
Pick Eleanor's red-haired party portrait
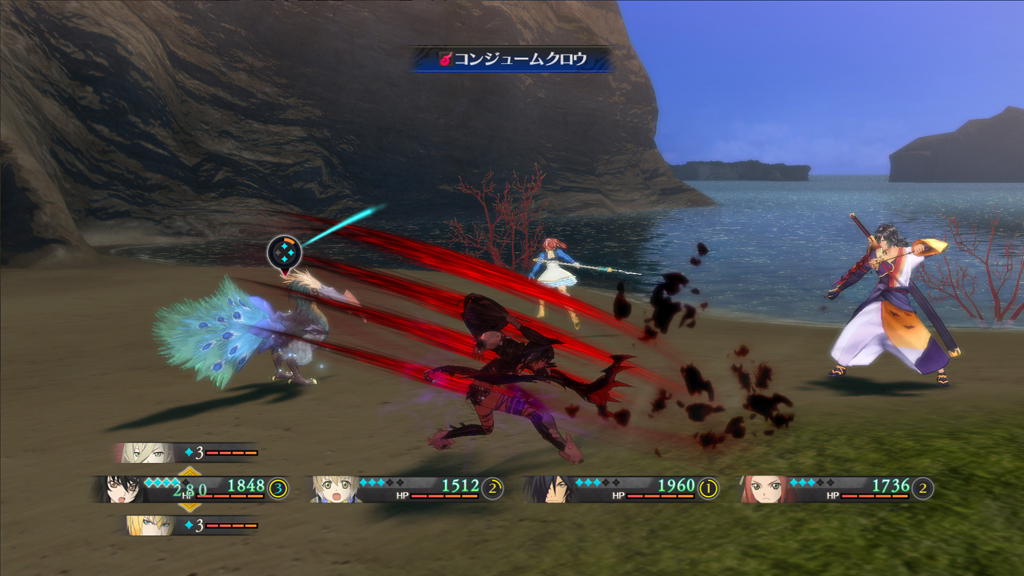pyautogui.click(x=766, y=489)
